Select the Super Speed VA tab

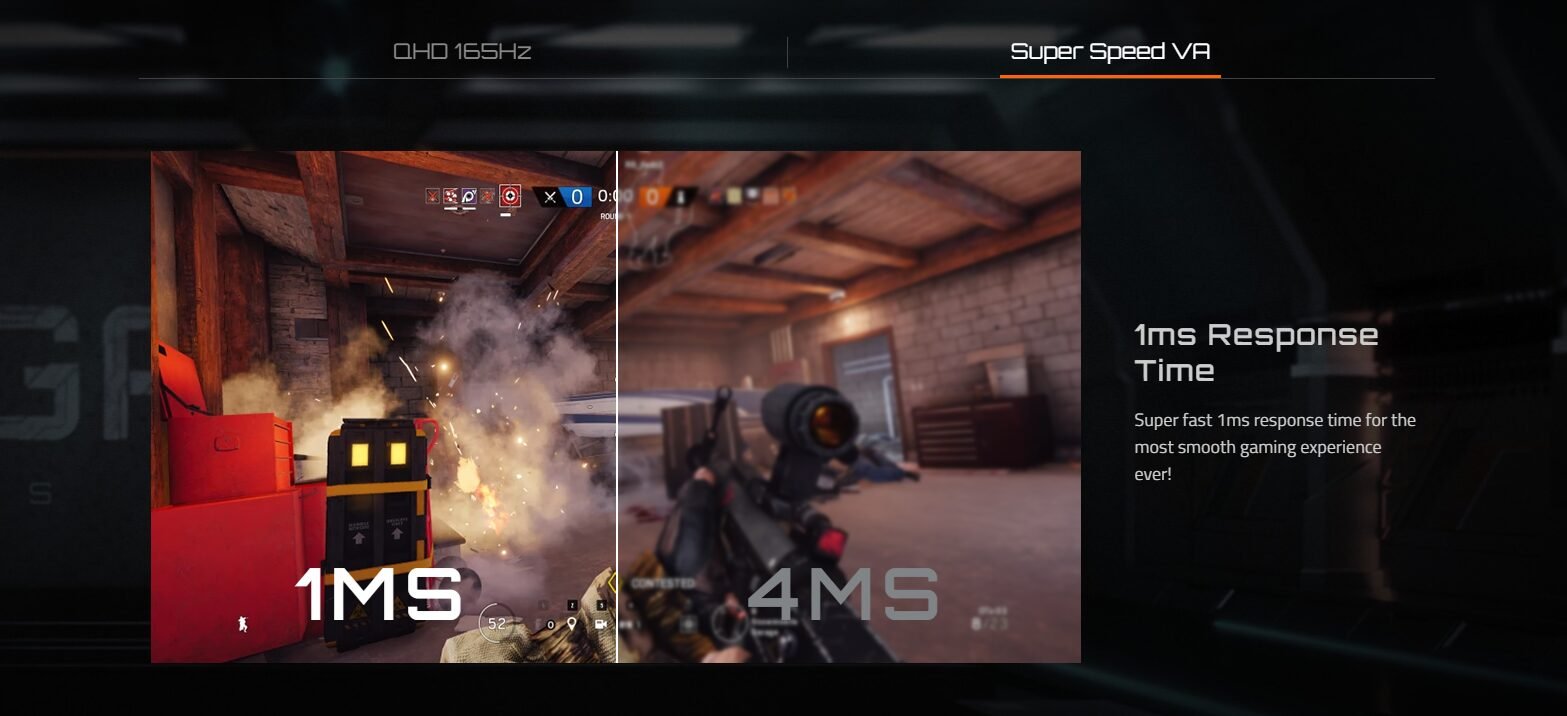1110,52
